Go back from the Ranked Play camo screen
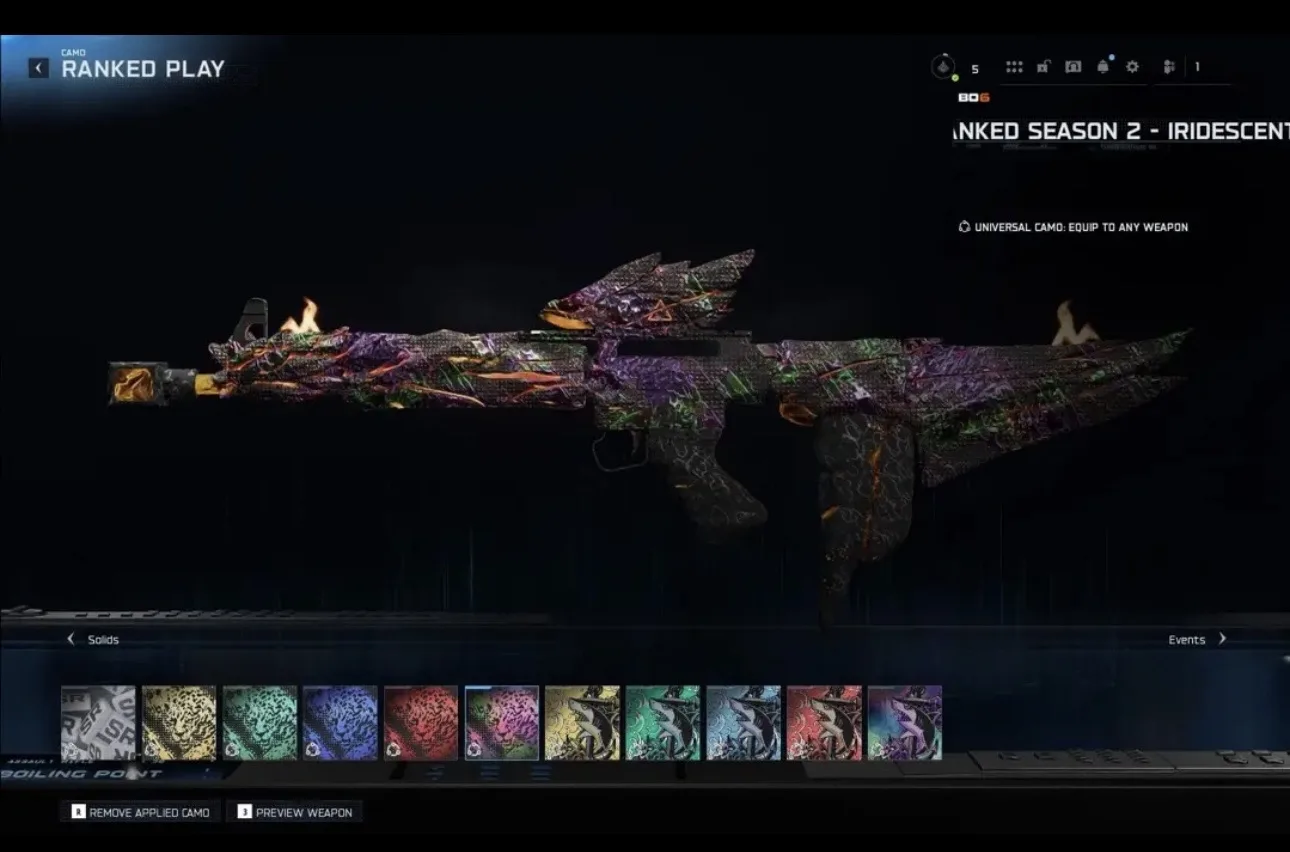Screen dimensions: 1290x852 [x=38, y=68]
